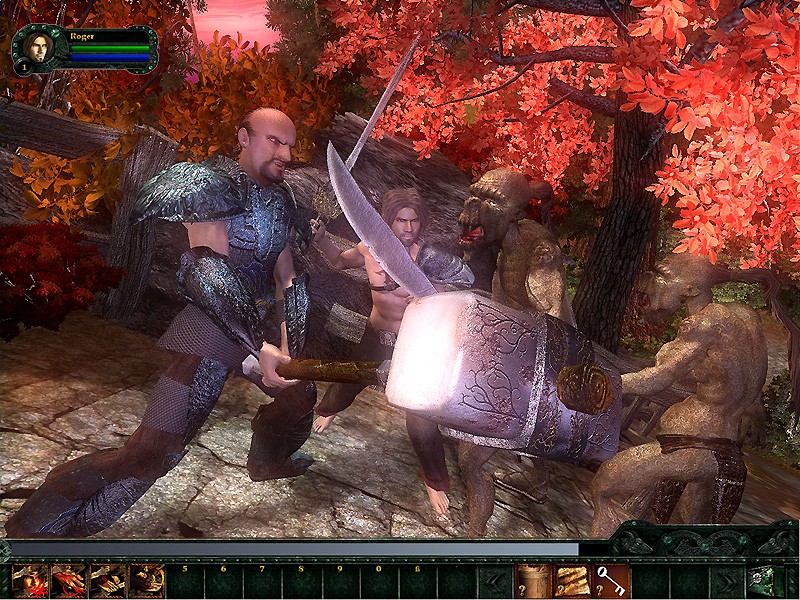Use the red hand skill in slot 2
800x600 pixels.
point(70,581)
